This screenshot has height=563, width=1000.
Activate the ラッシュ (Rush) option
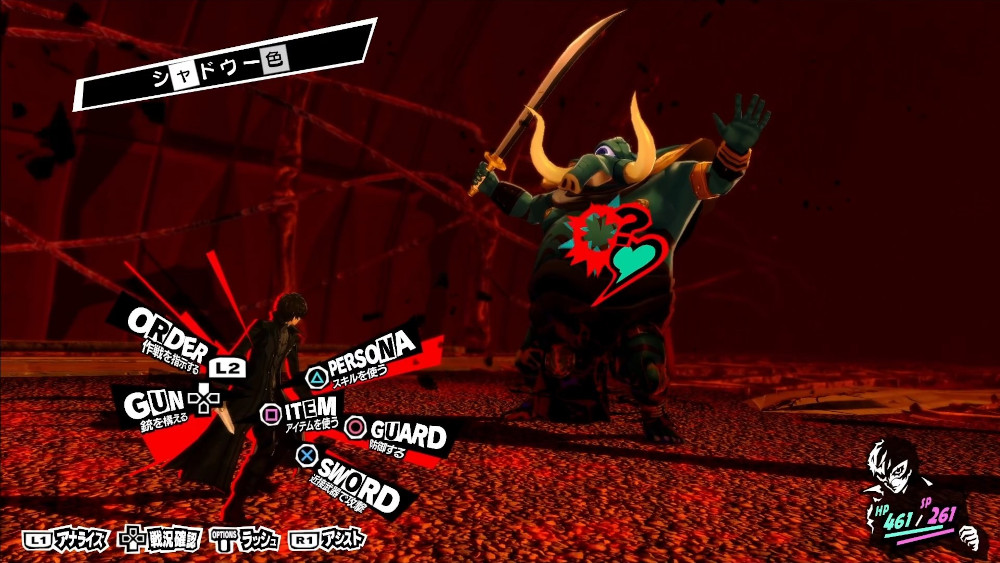(246, 539)
